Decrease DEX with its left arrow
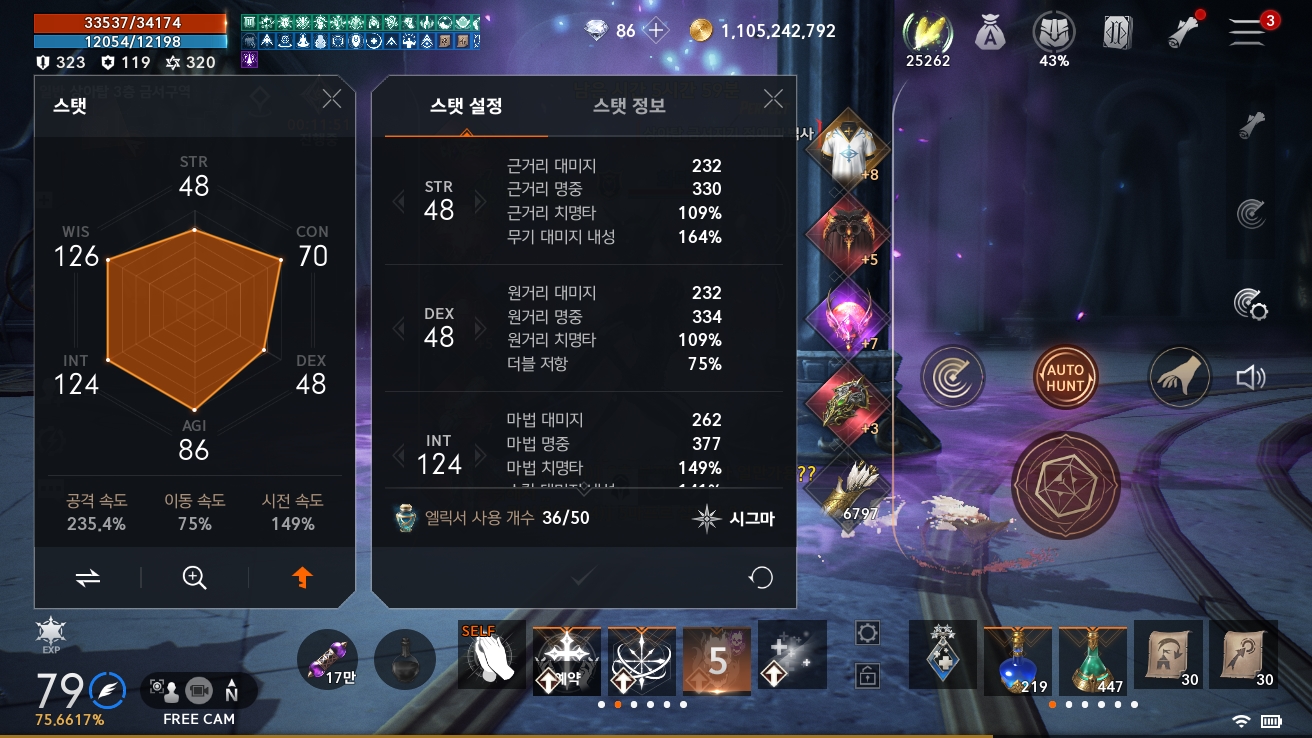 (x=402, y=329)
